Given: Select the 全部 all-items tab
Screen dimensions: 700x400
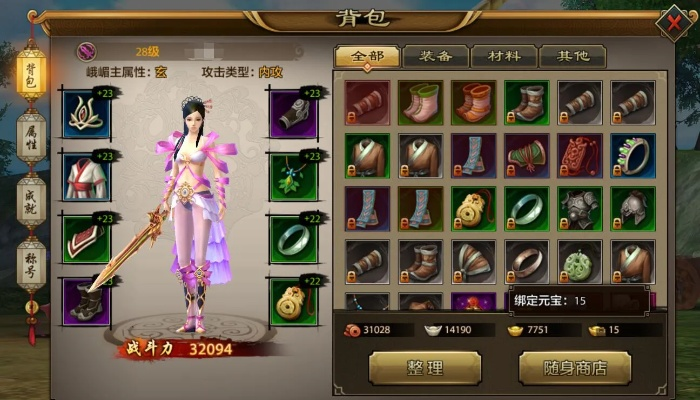Looking at the screenshot, I should (x=366, y=57).
